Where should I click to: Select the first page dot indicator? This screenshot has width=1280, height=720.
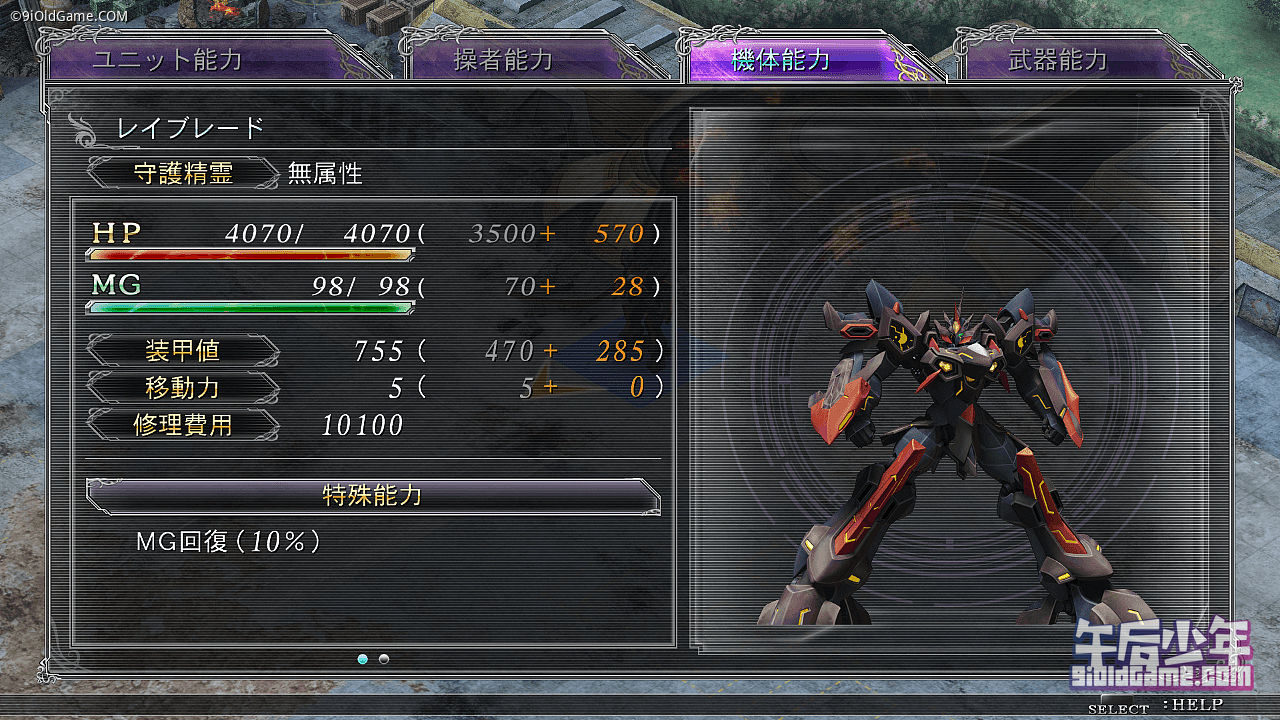(362, 659)
